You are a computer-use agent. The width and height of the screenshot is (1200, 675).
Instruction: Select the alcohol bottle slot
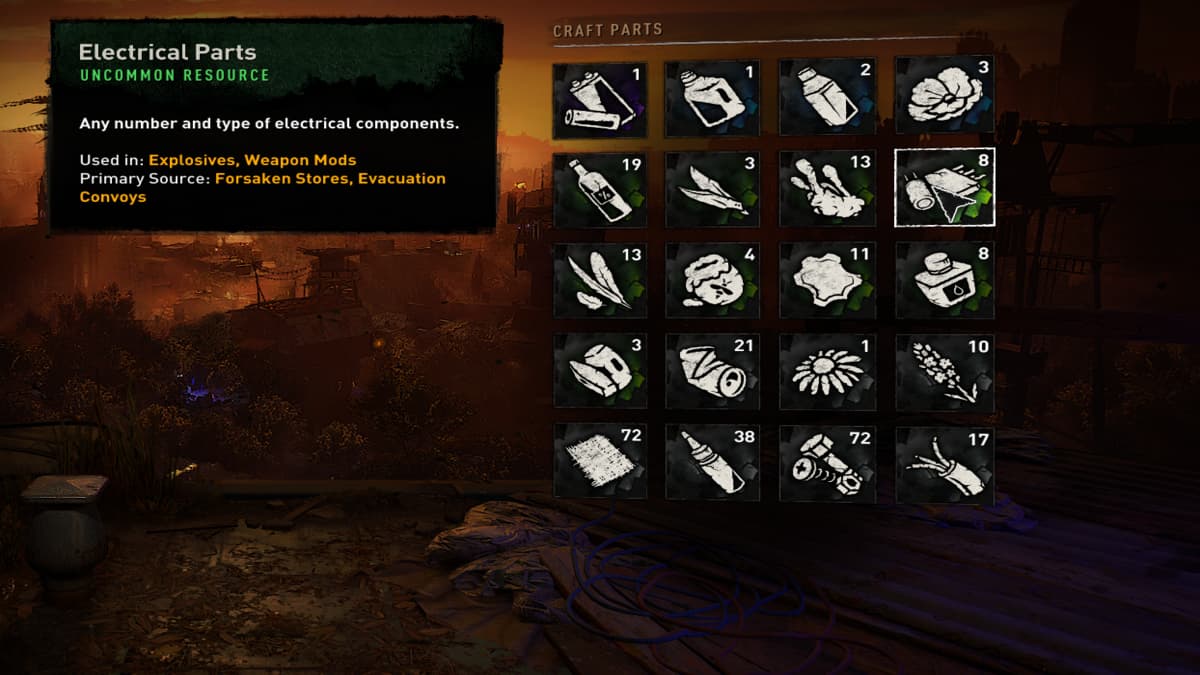click(600, 187)
